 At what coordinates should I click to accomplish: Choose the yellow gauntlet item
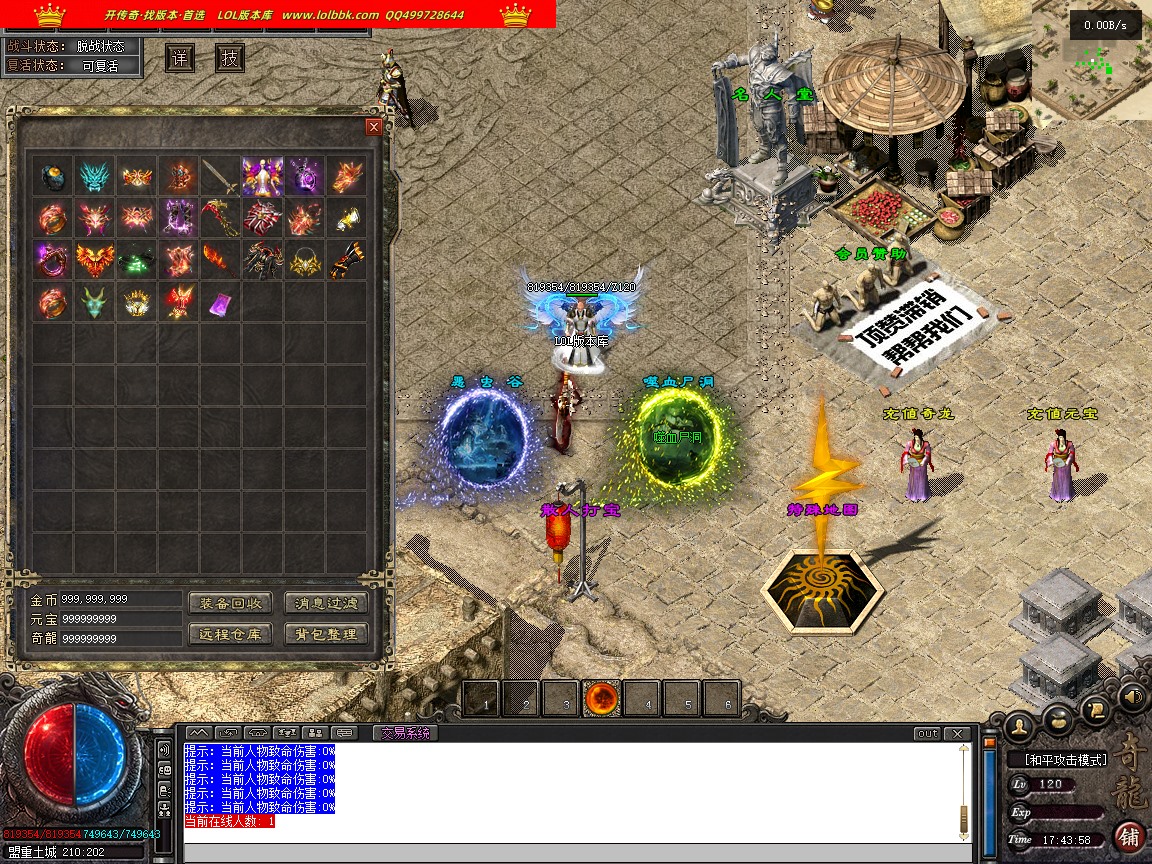[x=347, y=218]
